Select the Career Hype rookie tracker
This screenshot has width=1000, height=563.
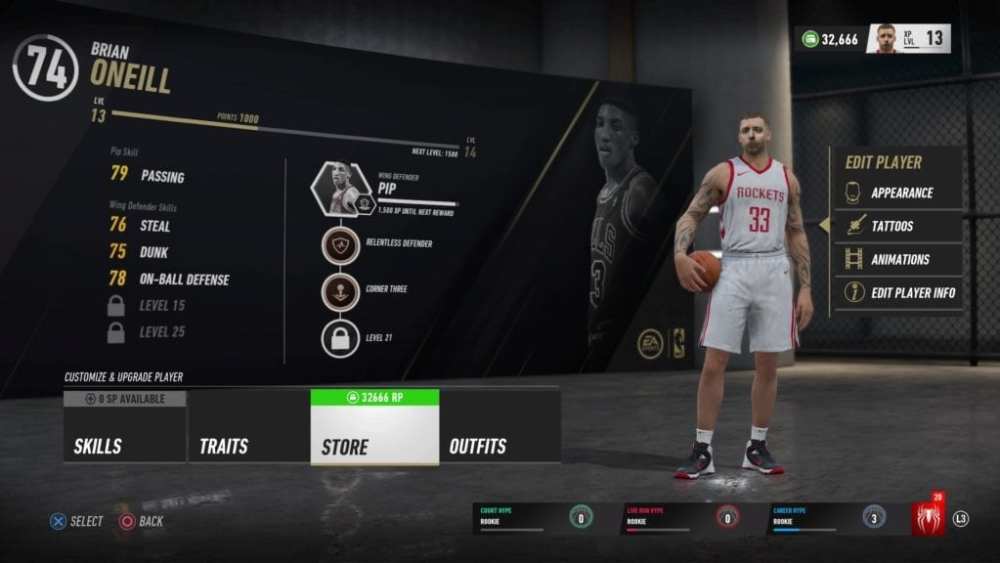(826, 517)
